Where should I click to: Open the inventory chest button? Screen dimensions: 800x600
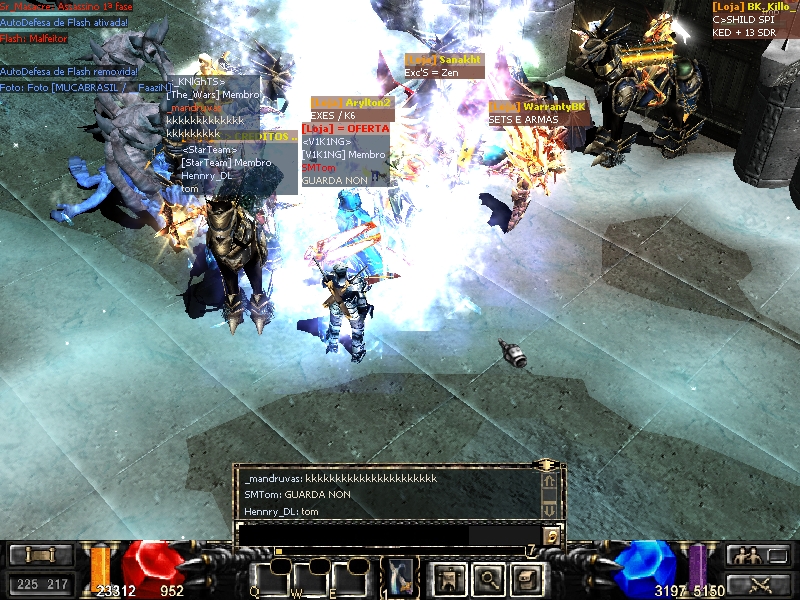point(526,577)
